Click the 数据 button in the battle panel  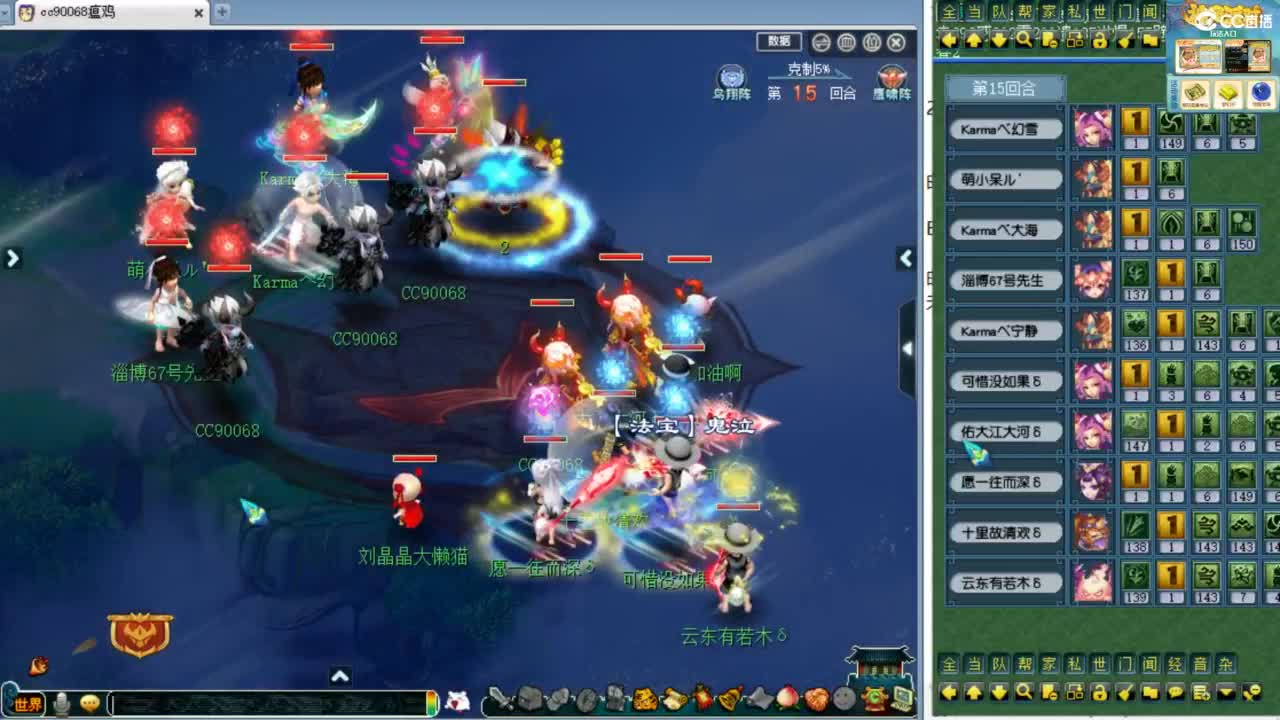779,43
